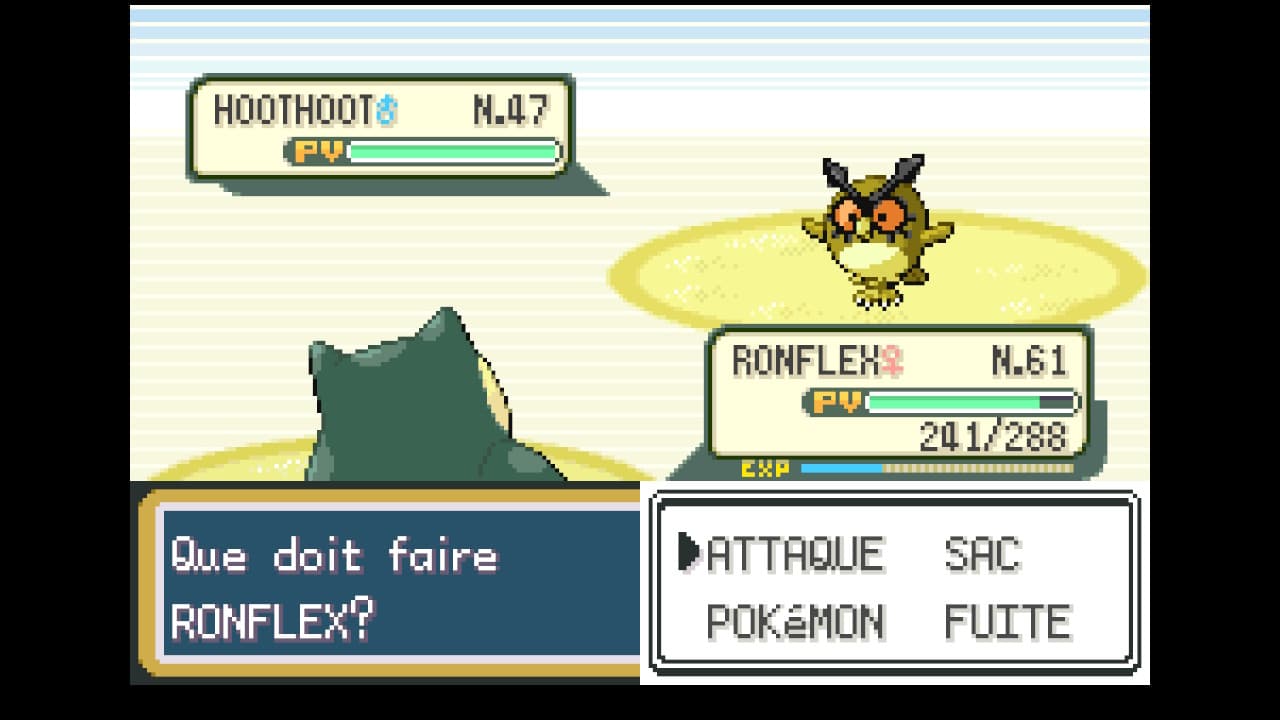Open the SAC bag option

click(x=982, y=554)
